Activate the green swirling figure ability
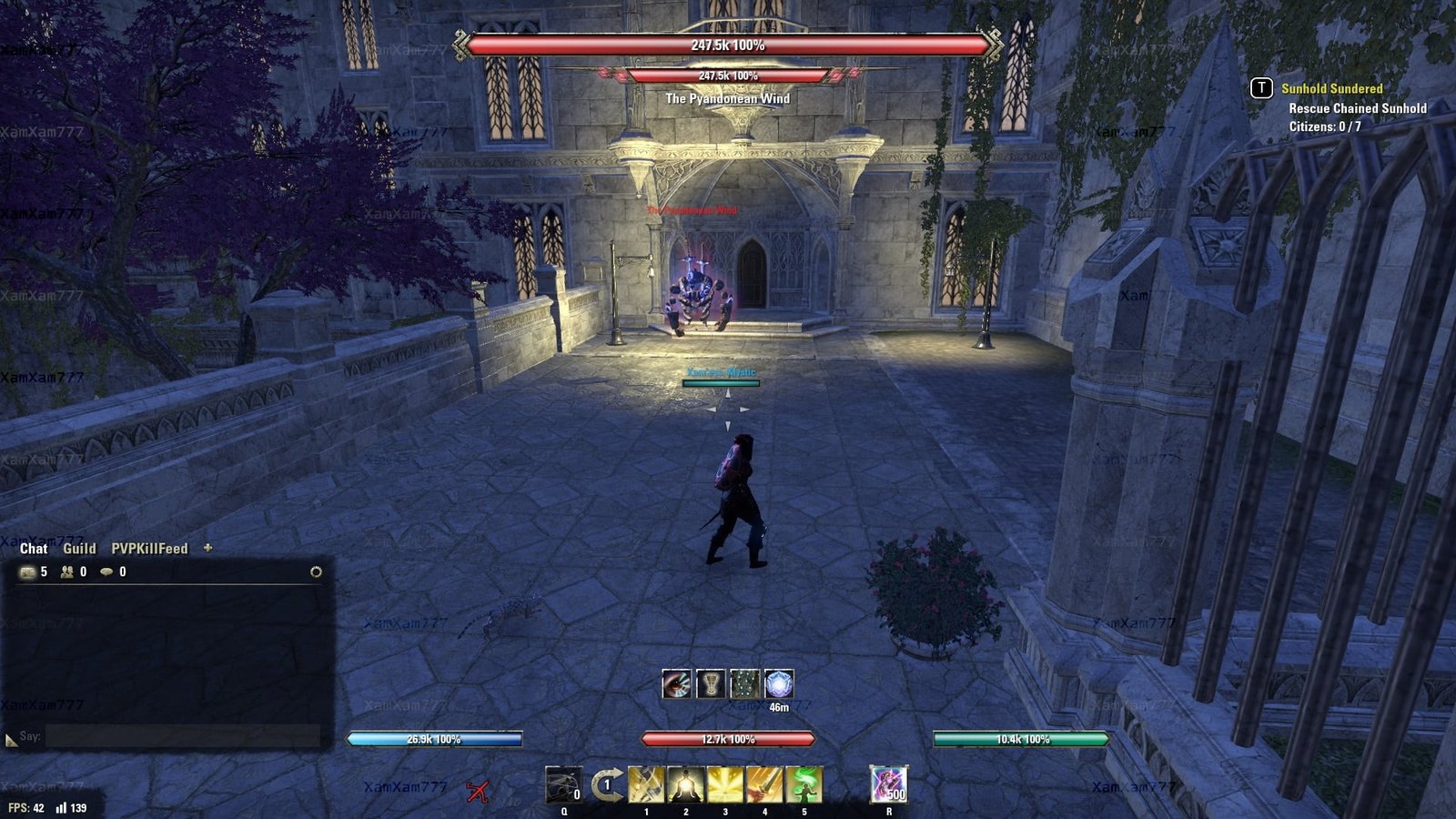This screenshot has height=819, width=1456. [x=804, y=784]
